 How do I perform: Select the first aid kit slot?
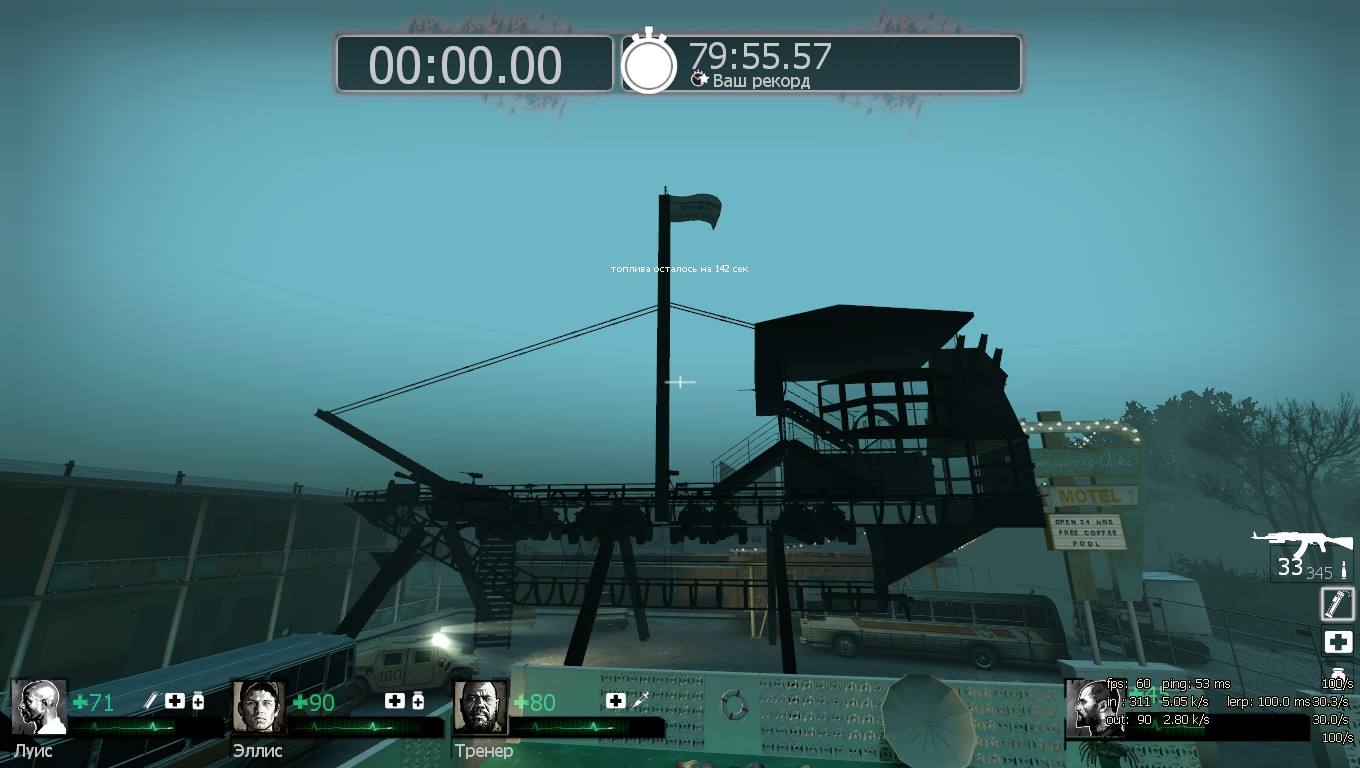pyautogui.click(x=1337, y=642)
